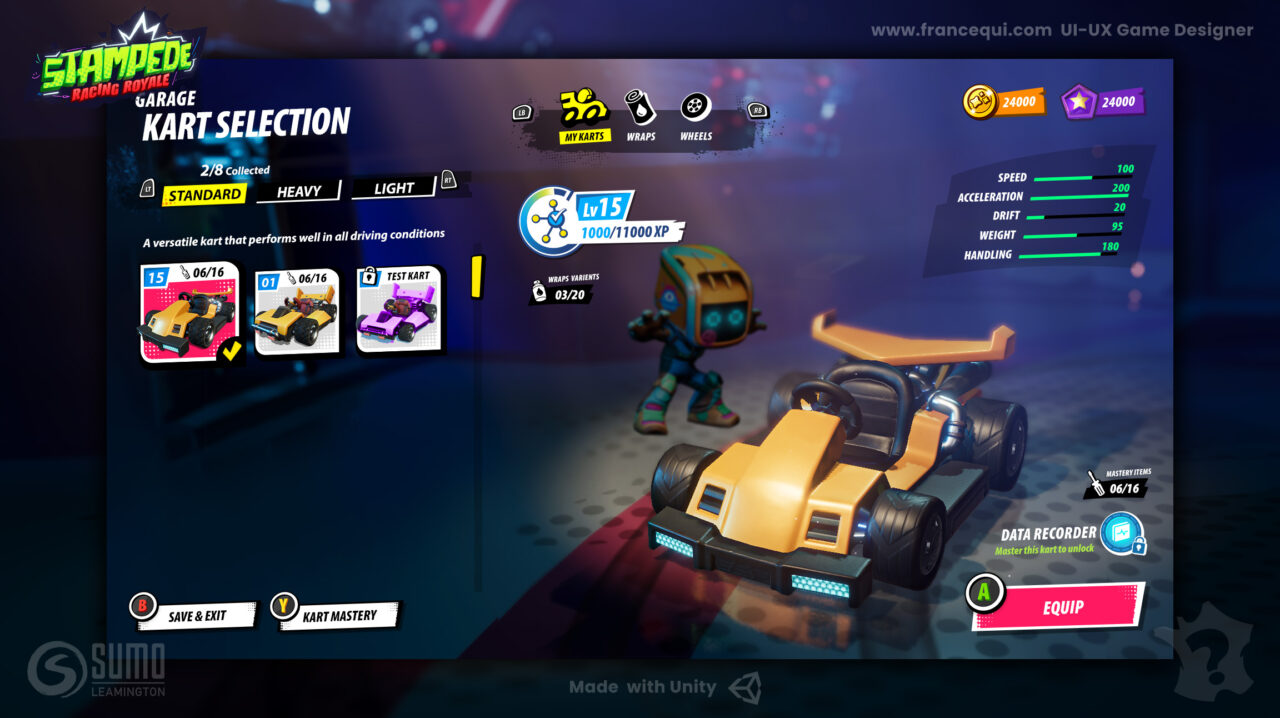
Task: Choose the Light kart class
Action: (x=394, y=188)
